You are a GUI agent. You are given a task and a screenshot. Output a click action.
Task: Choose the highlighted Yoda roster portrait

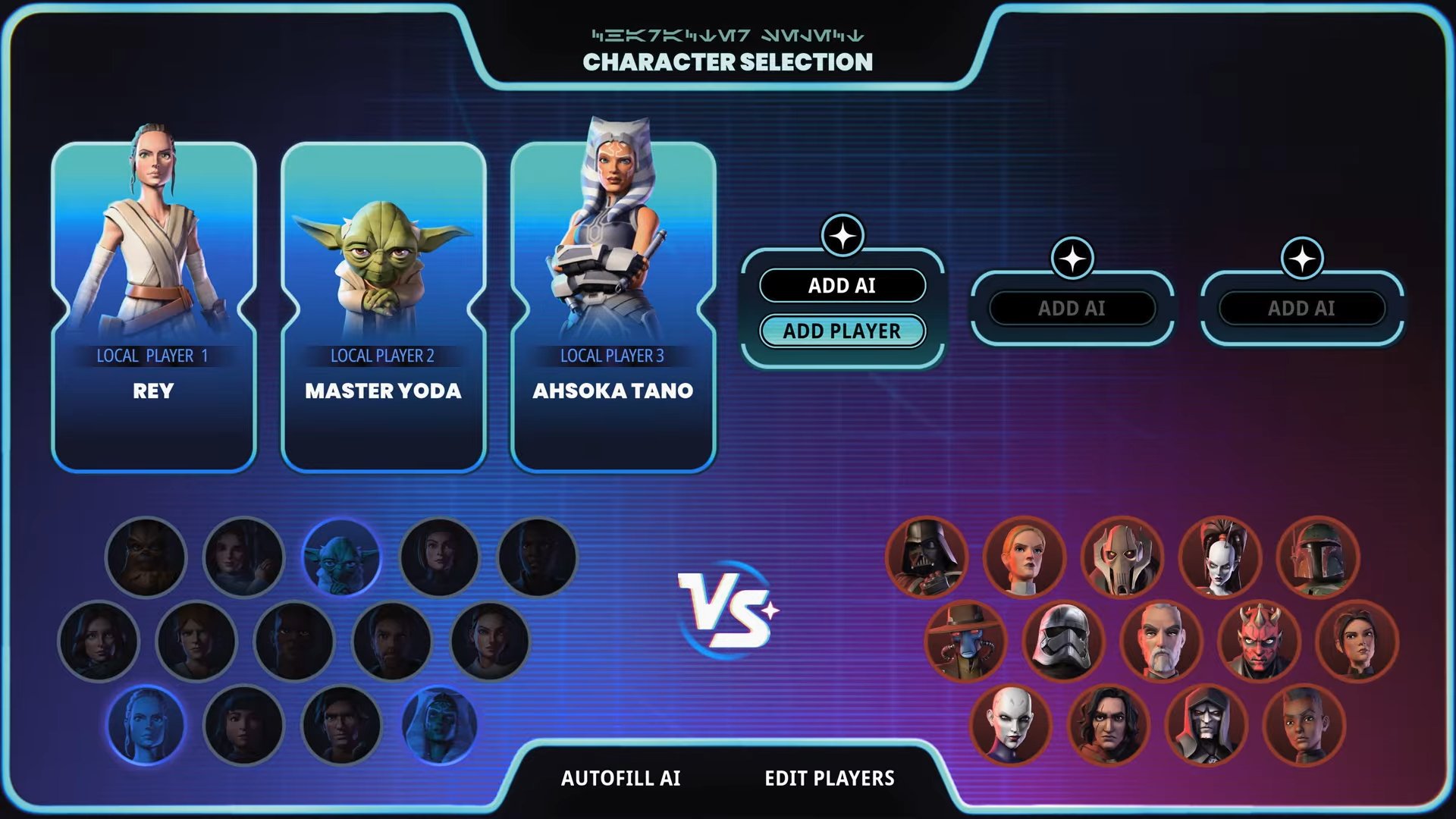[341, 557]
